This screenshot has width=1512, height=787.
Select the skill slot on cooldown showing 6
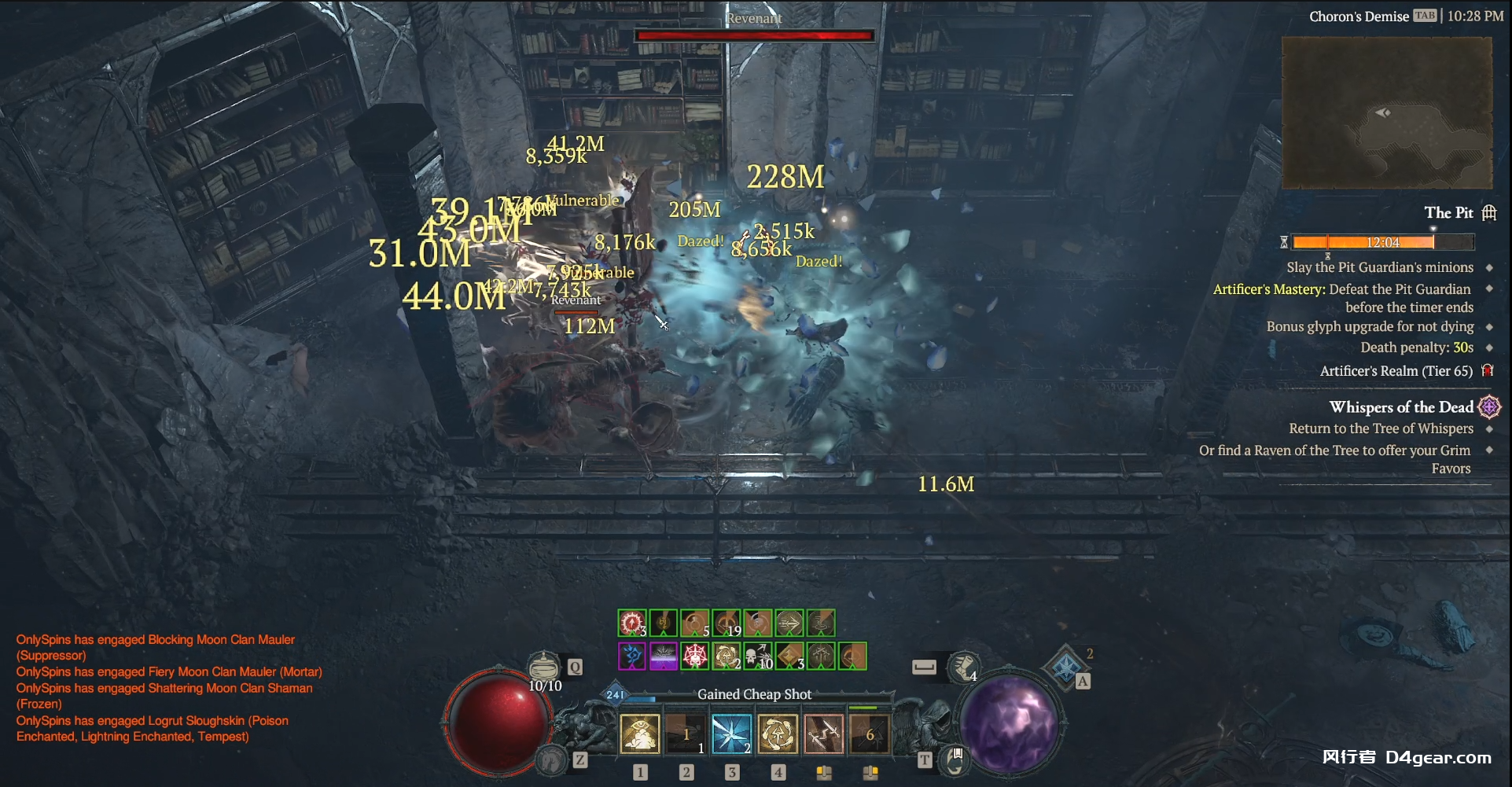point(869,734)
